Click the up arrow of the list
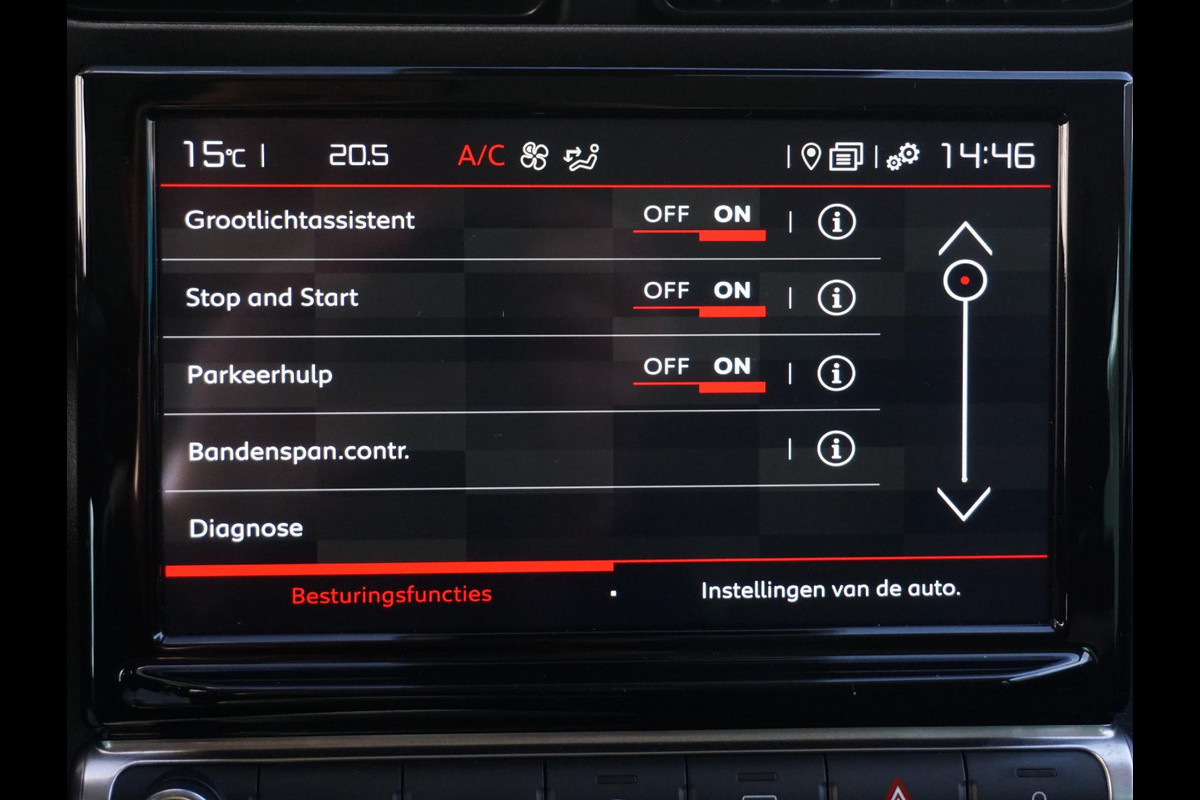Screen dimensions: 1200x800 click(965, 240)
